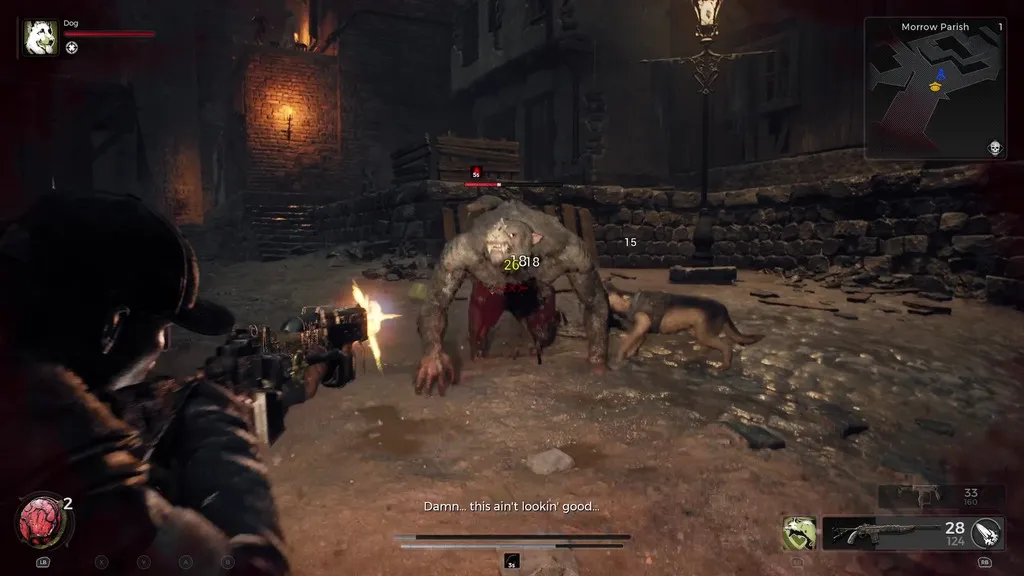The height and width of the screenshot is (576, 1024).
Task: Select the Dog companion portrait
Action: (41, 37)
